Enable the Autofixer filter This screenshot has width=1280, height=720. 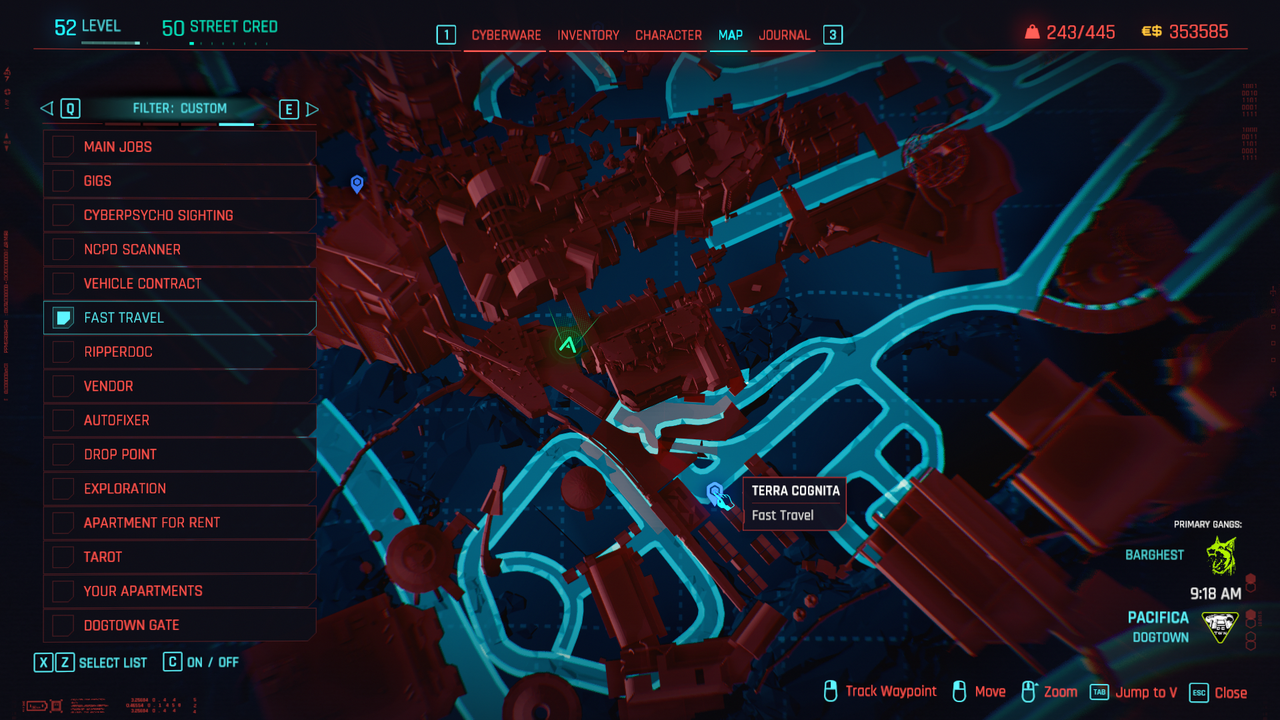[64, 420]
